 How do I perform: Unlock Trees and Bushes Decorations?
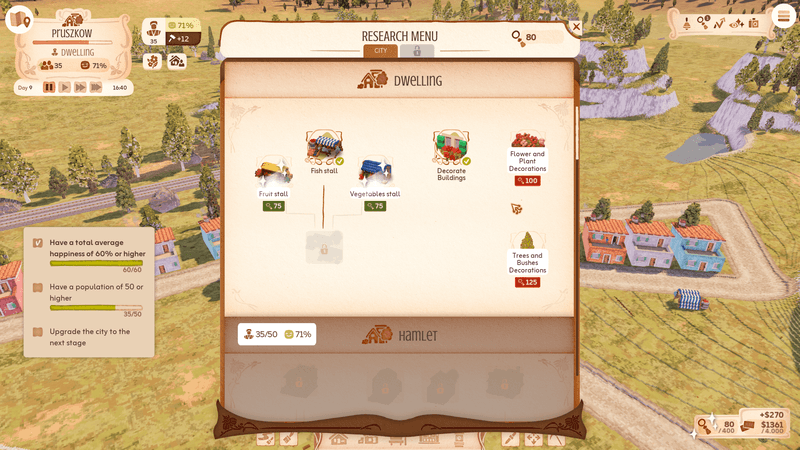click(527, 282)
